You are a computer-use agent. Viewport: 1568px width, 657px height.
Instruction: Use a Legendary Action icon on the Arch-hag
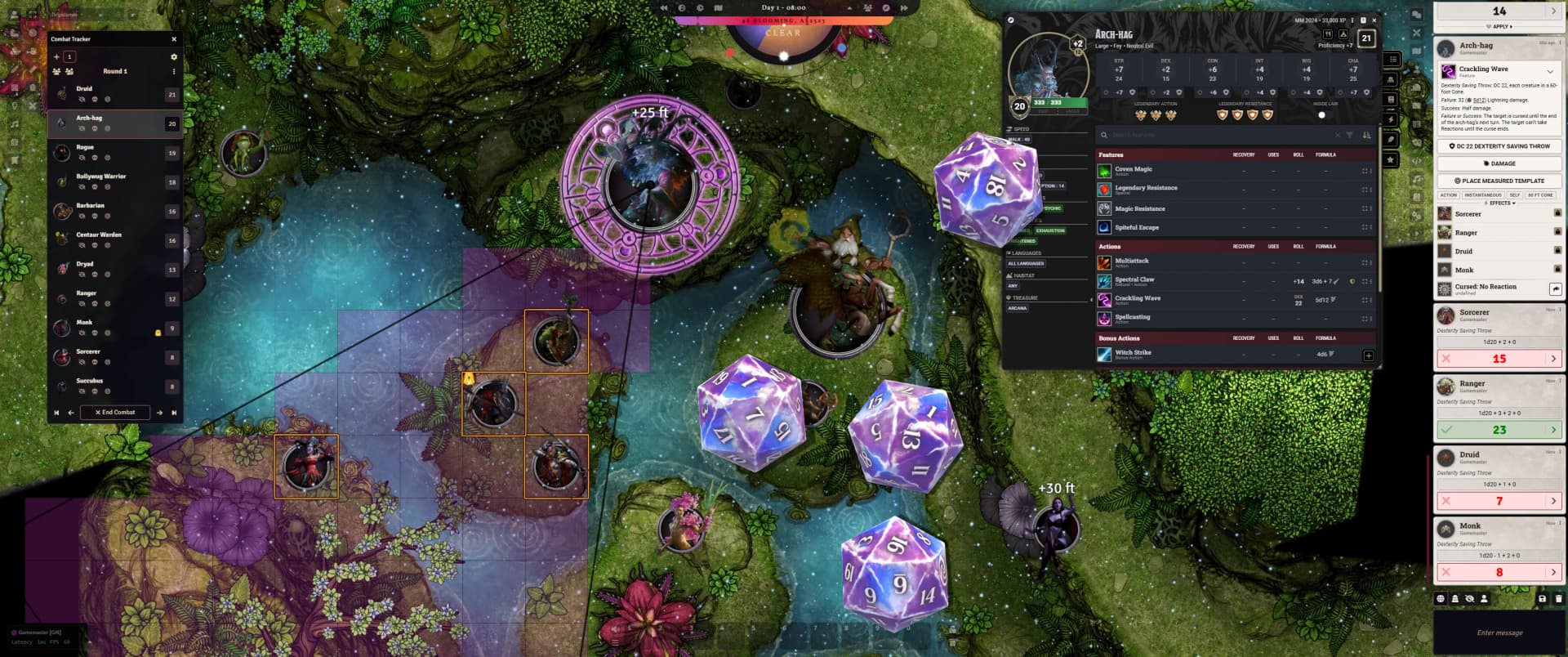(1140, 114)
